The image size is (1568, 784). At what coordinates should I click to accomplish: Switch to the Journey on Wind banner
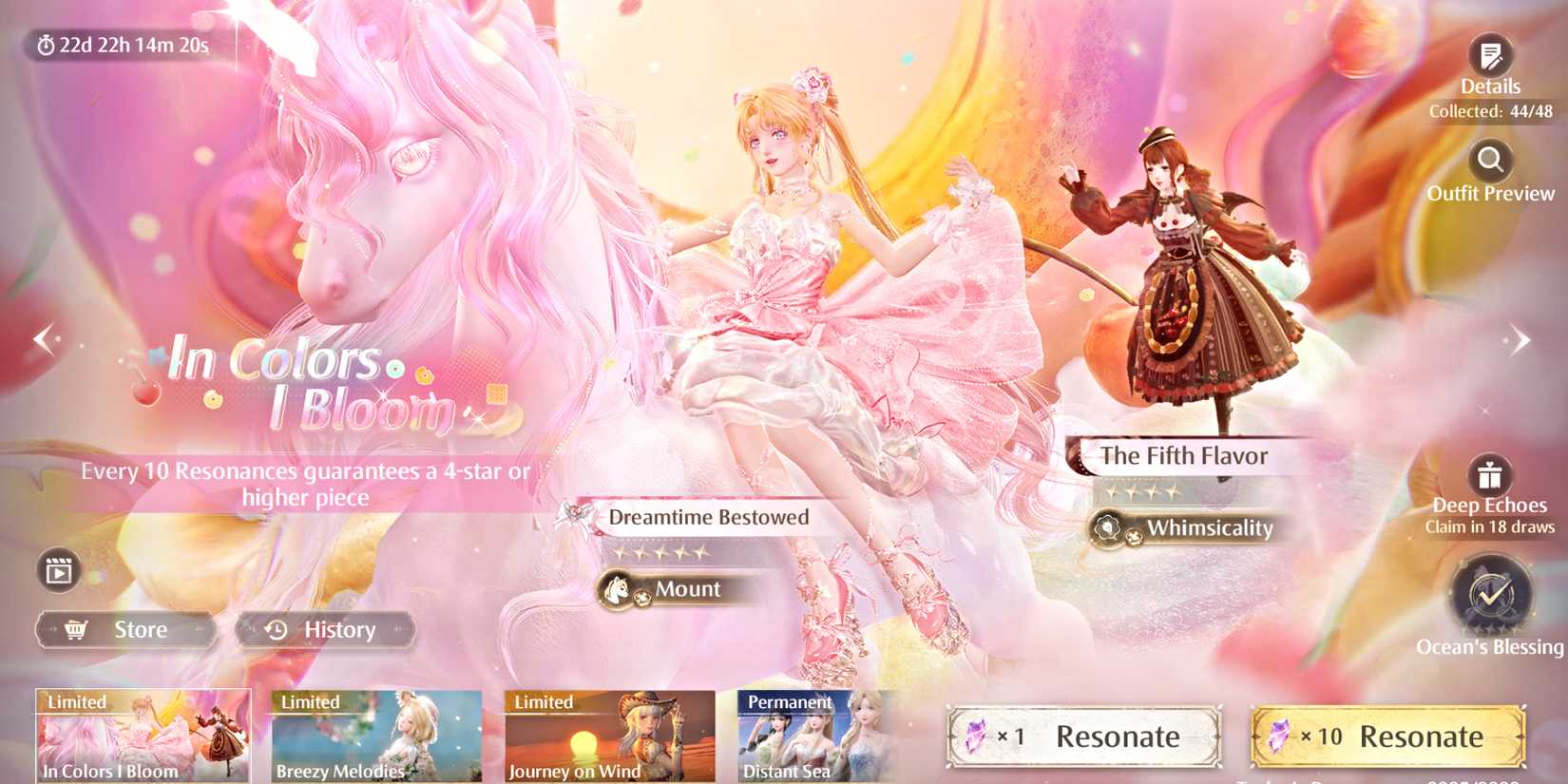tap(606, 736)
